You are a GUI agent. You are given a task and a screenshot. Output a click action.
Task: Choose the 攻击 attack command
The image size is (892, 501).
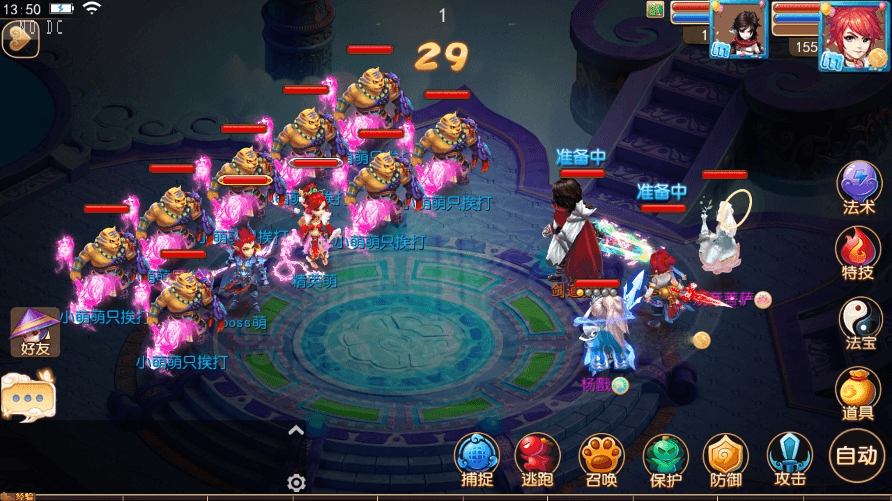[788, 458]
